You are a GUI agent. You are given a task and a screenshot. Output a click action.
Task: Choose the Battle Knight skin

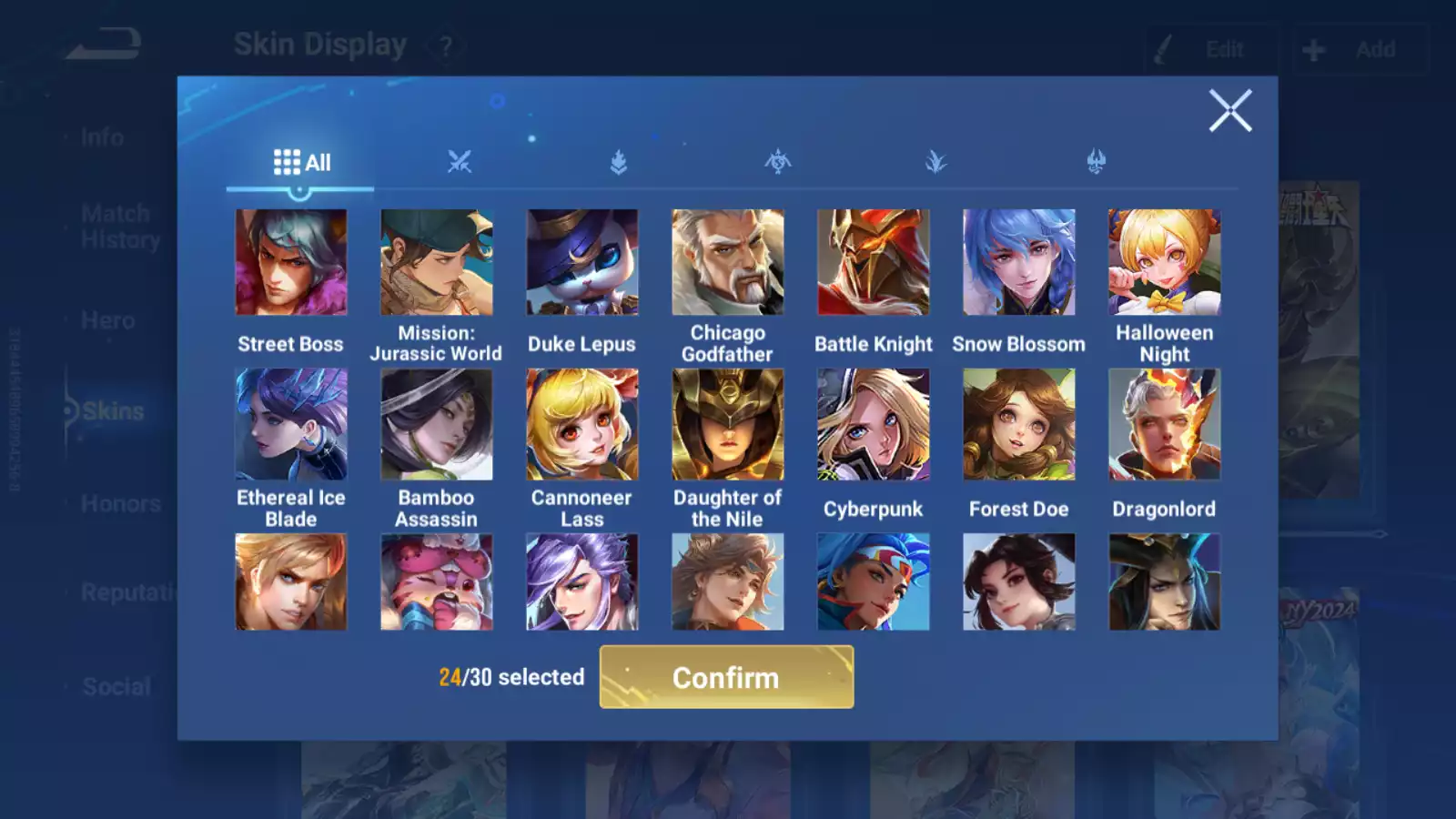(x=874, y=263)
